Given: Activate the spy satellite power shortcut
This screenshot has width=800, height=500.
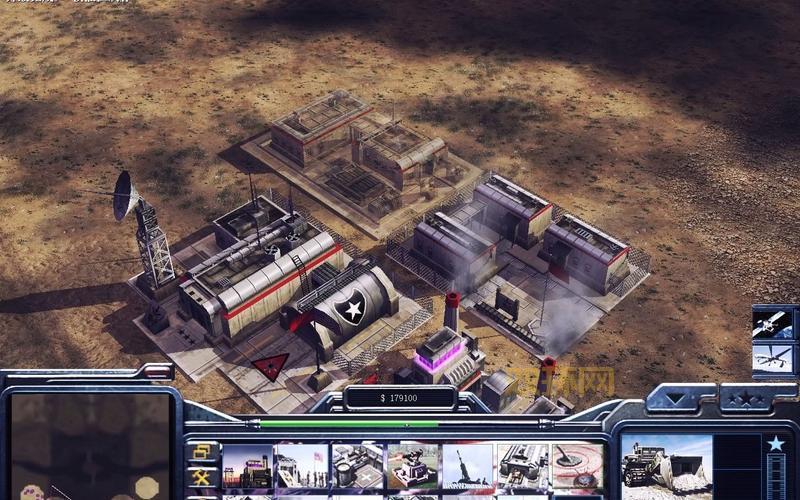Looking at the screenshot, I should coord(774,323).
